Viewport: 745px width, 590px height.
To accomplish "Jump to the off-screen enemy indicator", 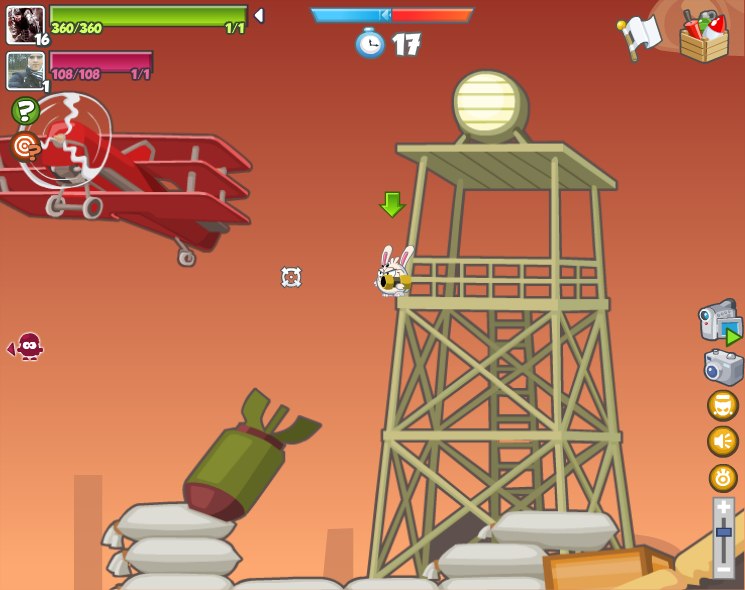I will 26,347.
